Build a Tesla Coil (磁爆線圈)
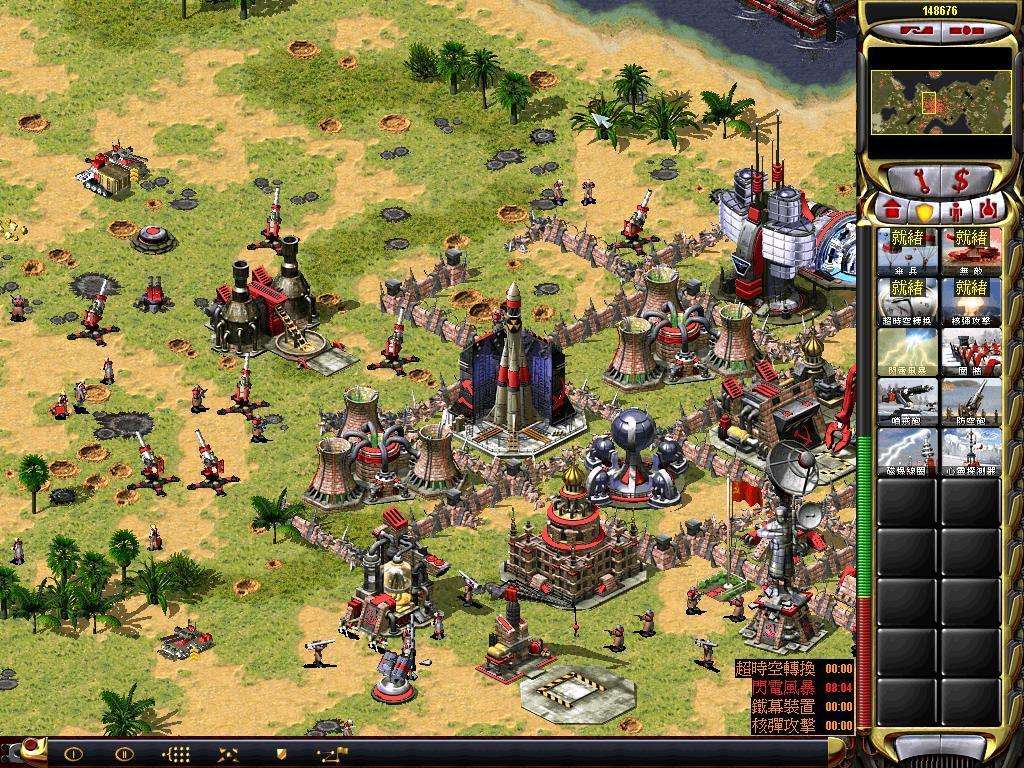1024x768 pixels. 907,451
